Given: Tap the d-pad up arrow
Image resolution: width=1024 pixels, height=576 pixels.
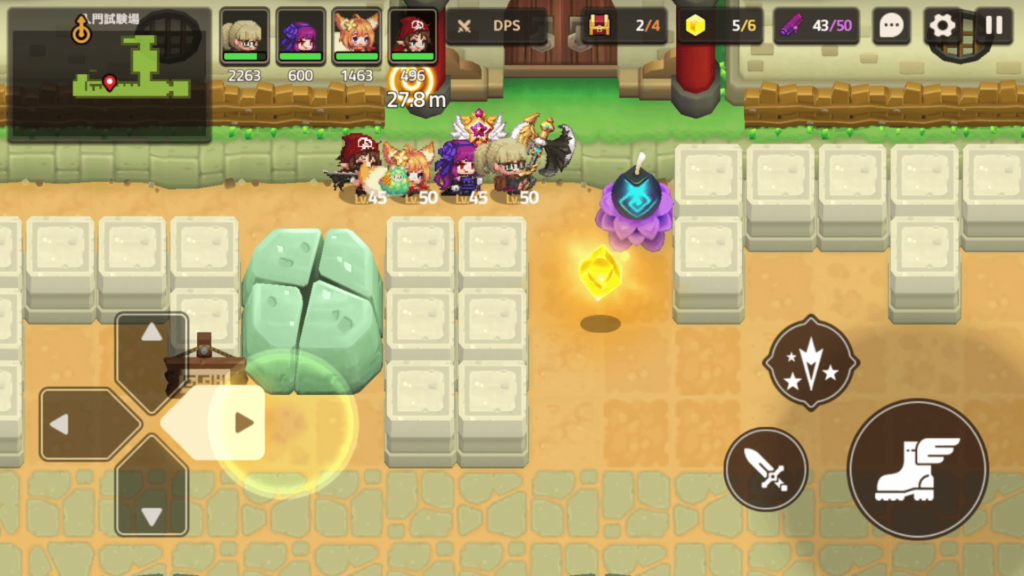Looking at the screenshot, I should tap(152, 347).
